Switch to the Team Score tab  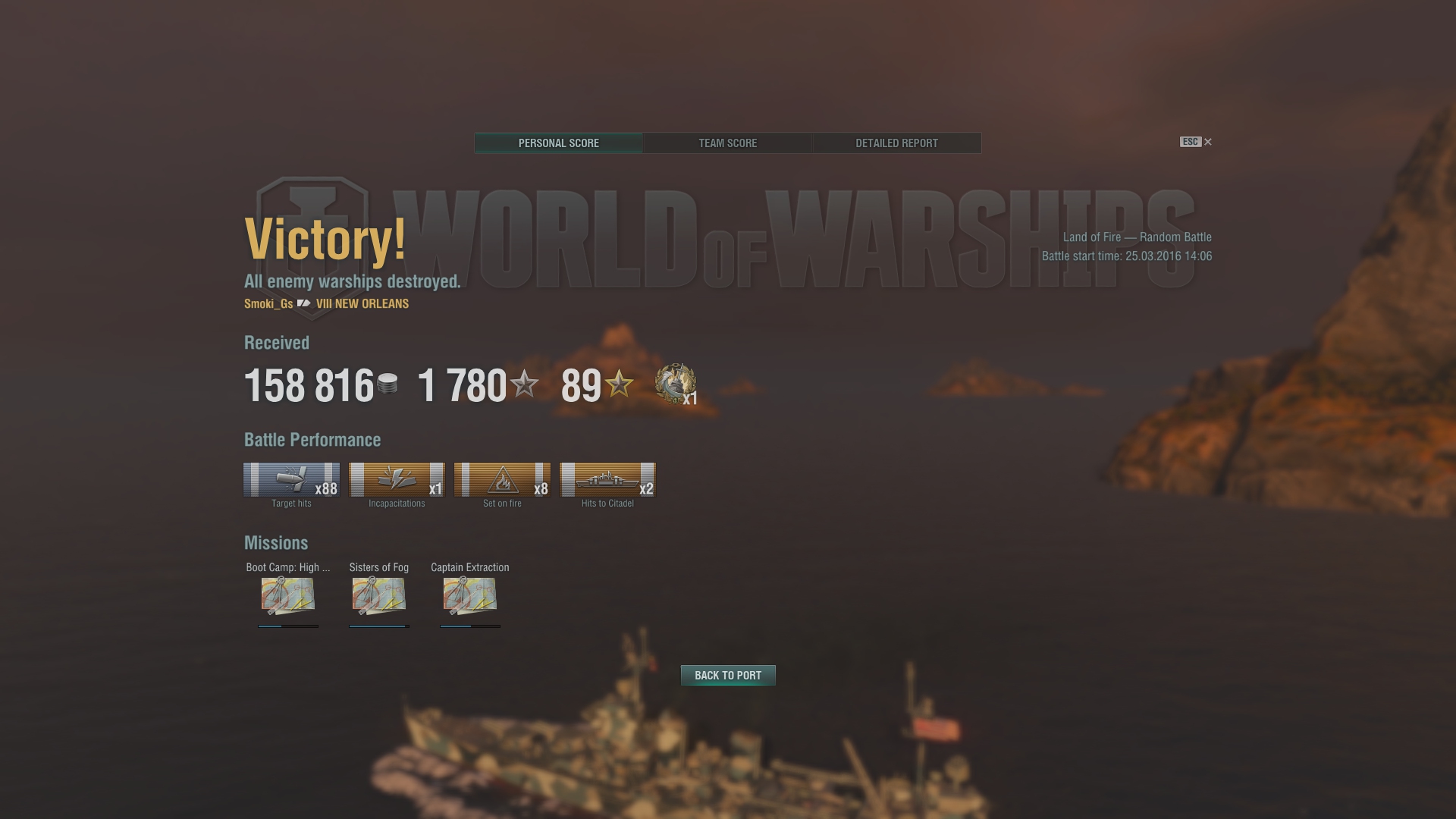click(x=727, y=143)
